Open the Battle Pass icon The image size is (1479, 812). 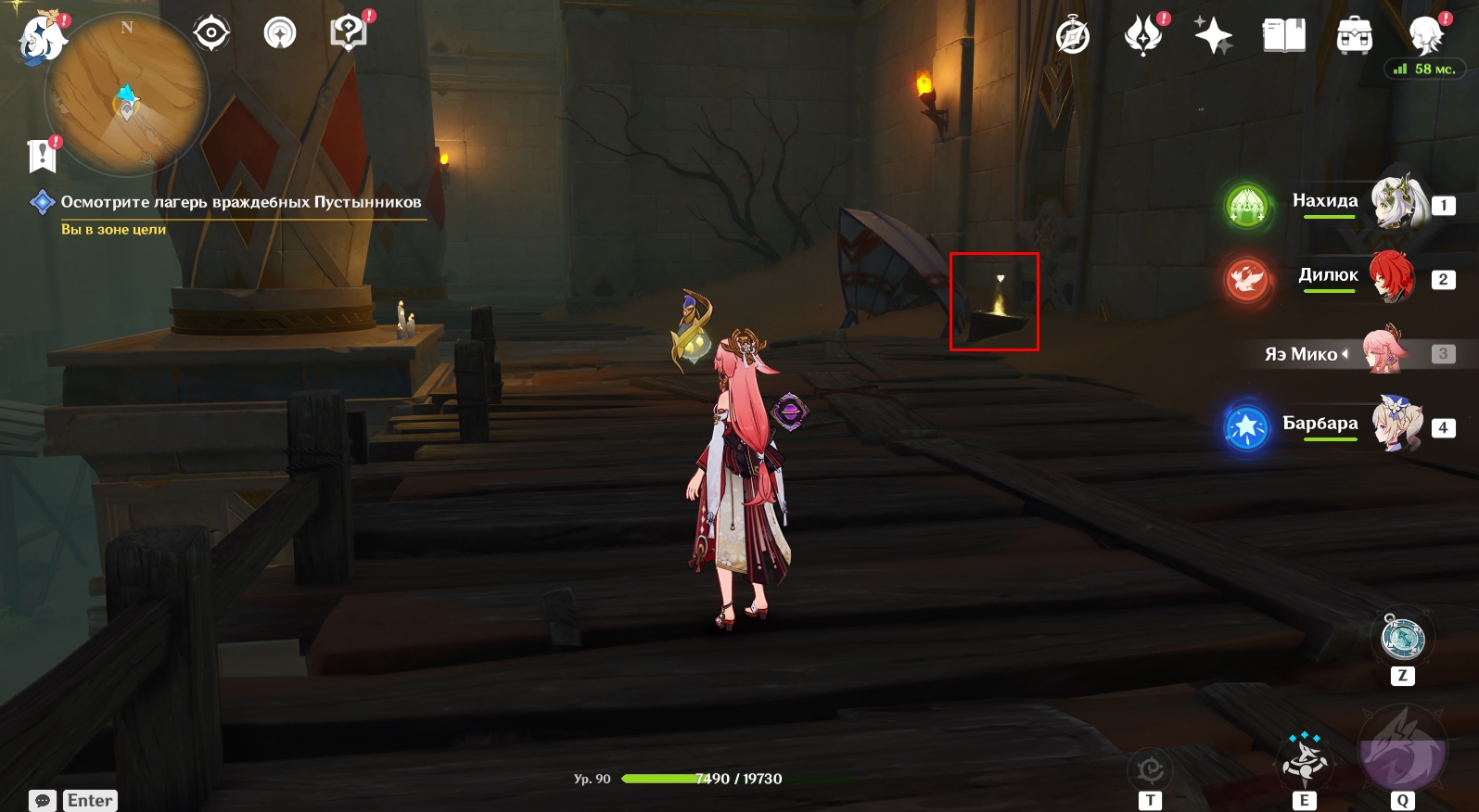click(1143, 36)
